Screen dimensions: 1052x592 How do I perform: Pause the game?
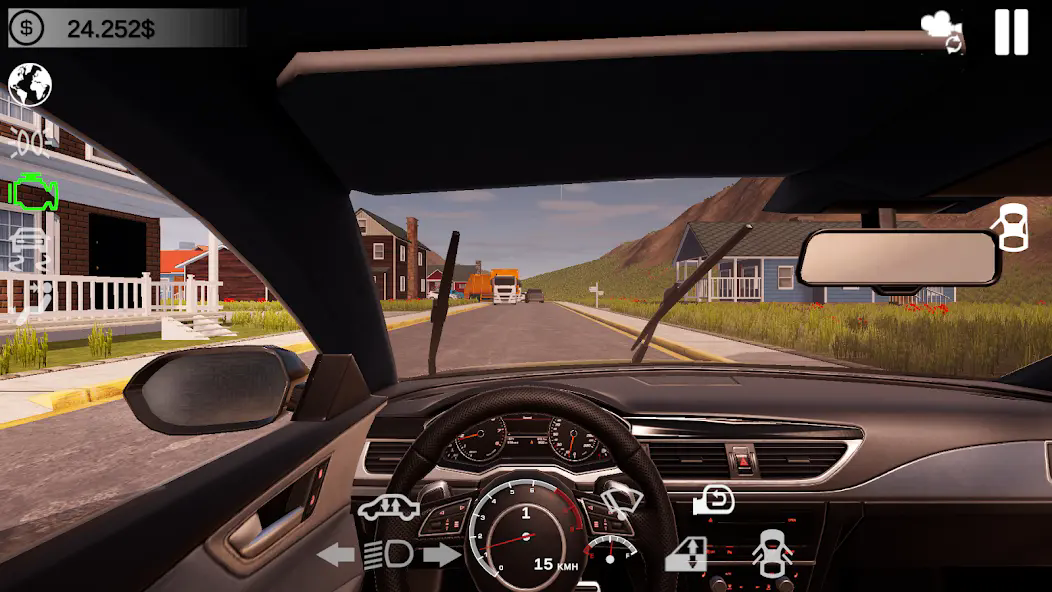pos(1011,32)
